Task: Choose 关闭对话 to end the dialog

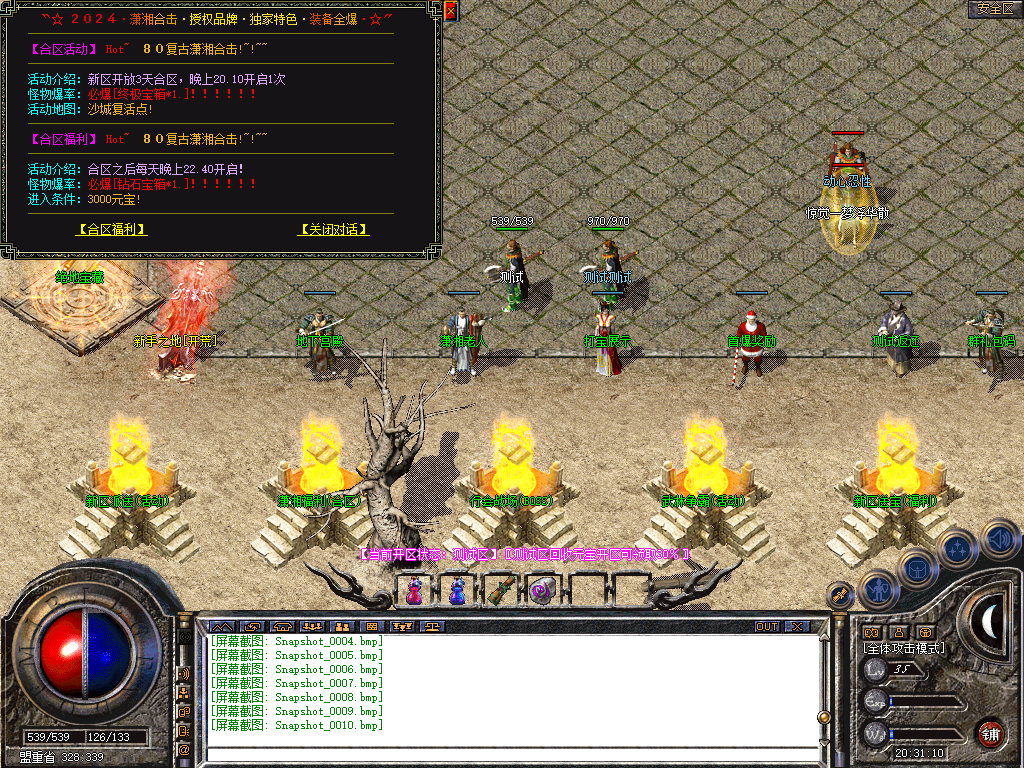Action: (x=333, y=229)
